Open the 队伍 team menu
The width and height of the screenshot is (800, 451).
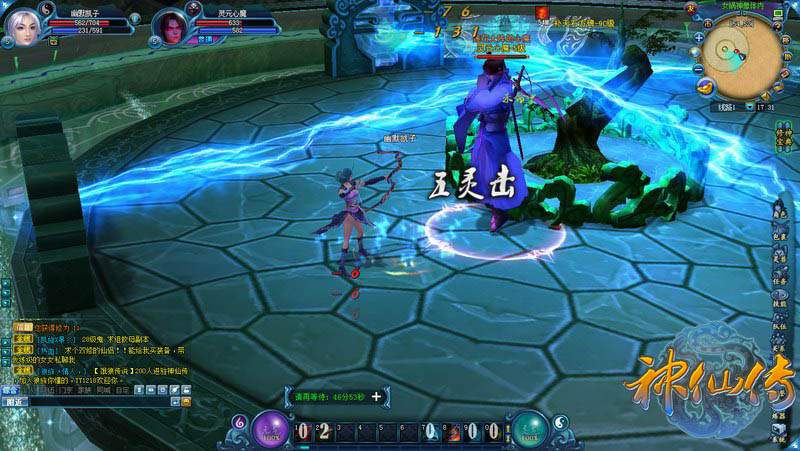point(780,325)
